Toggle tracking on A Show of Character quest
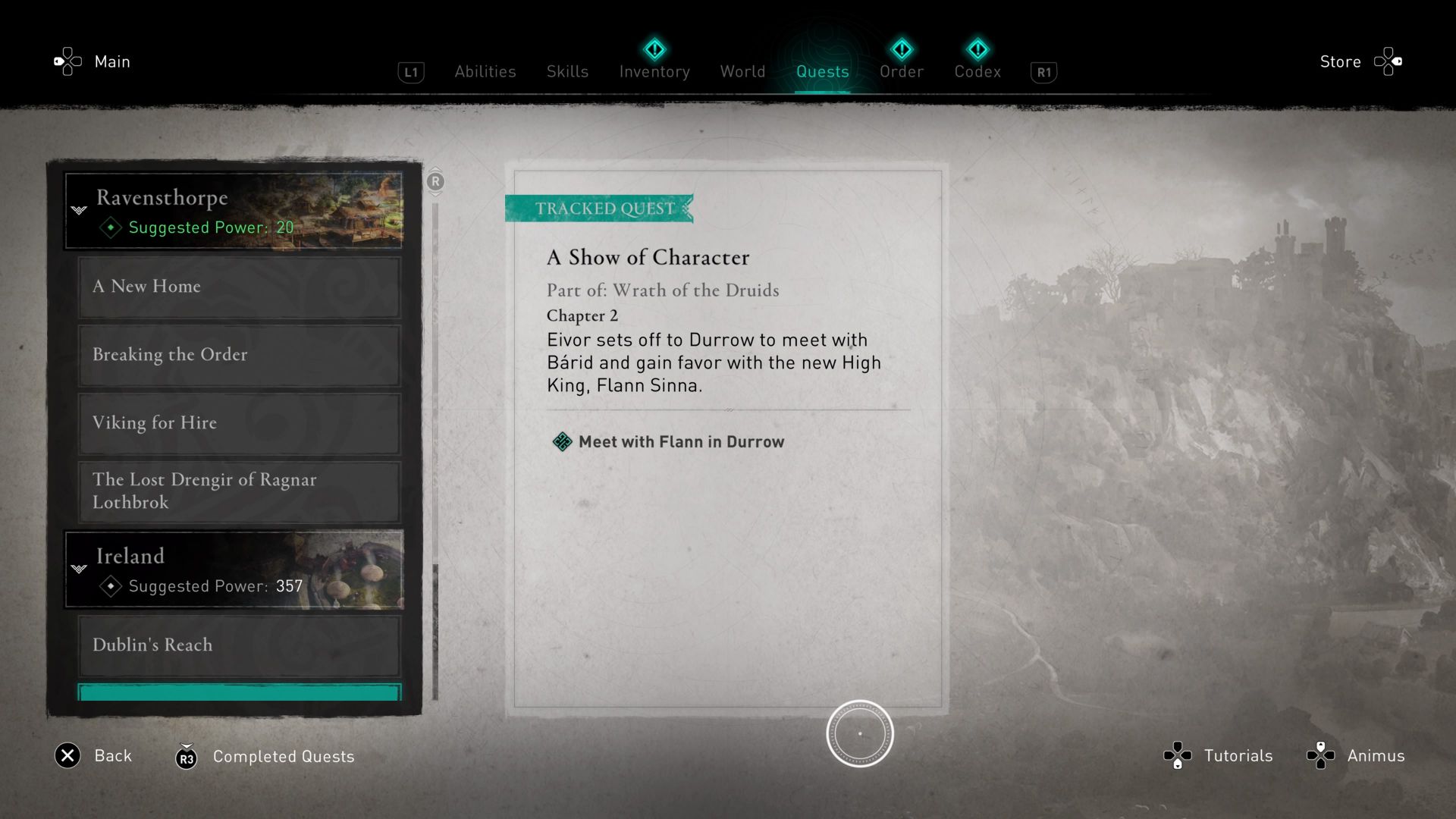1456x819 pixels. pyautogui.click(x=647, y=257)
